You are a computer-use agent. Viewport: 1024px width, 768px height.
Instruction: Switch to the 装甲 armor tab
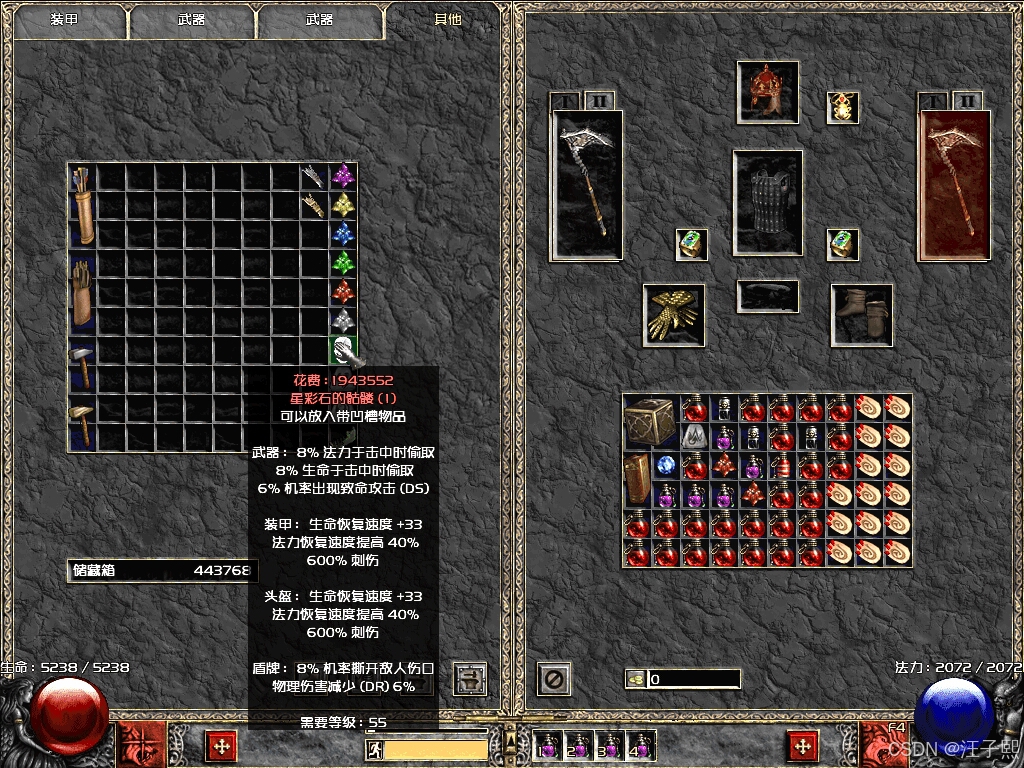[66, 20]
